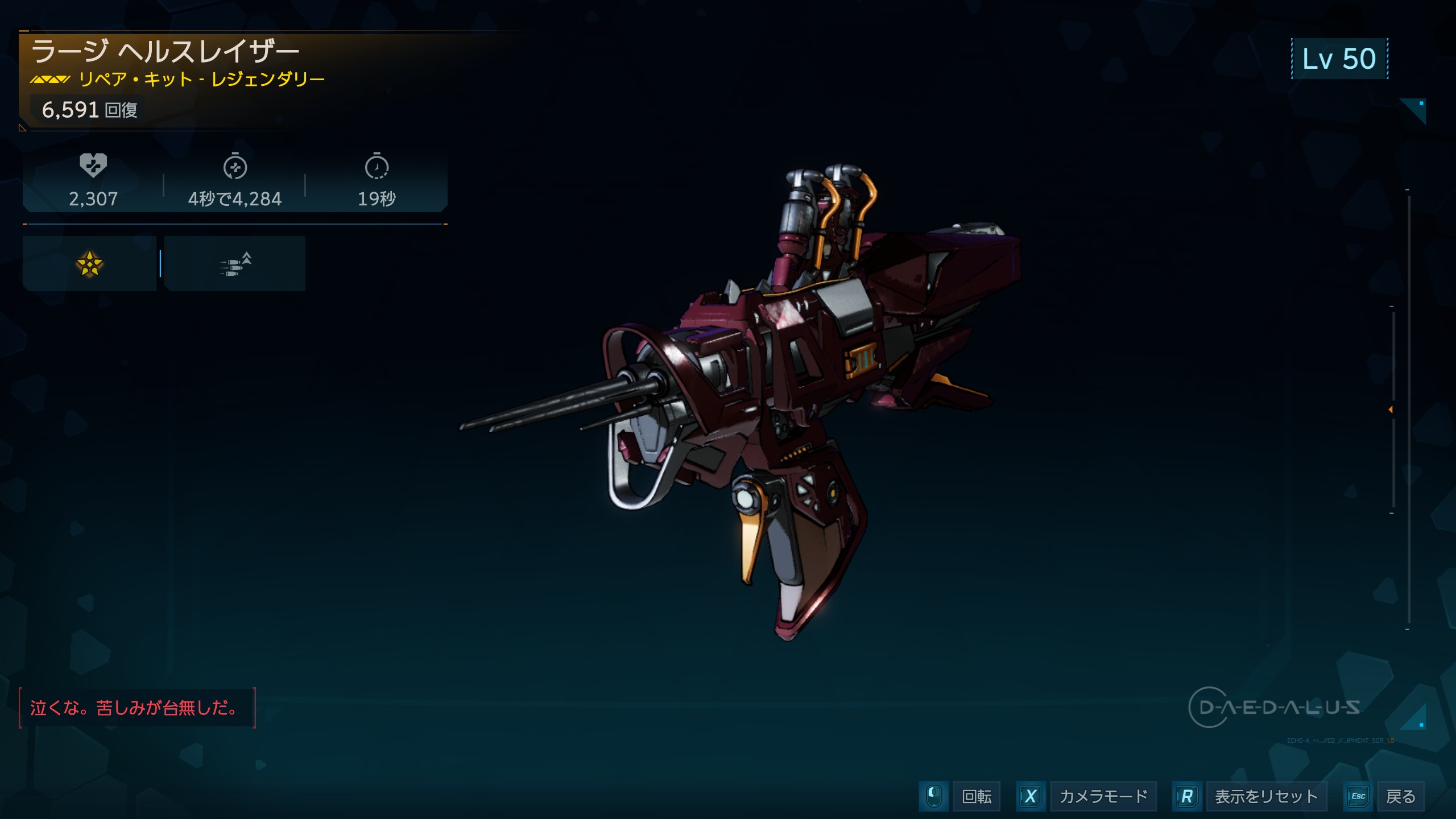Enter カメラモード (camera mode)
The image size is (1456, 819).
(x=1102, y=796)
